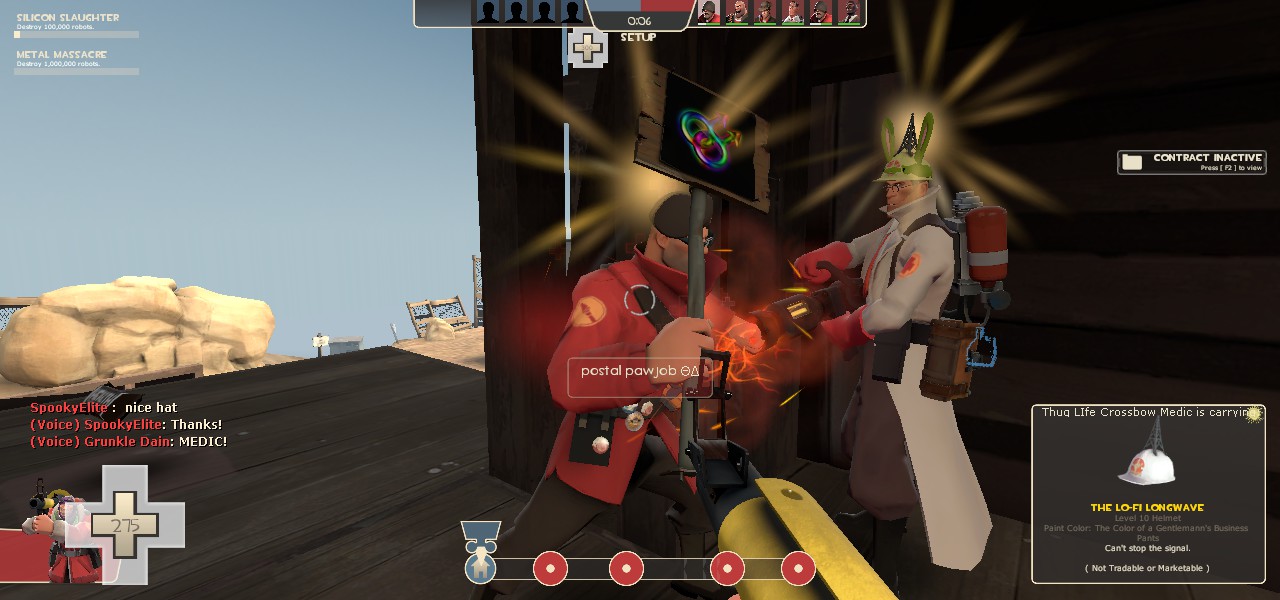
Task: Click the blue payload cart icon
Action: coord(481,567)
